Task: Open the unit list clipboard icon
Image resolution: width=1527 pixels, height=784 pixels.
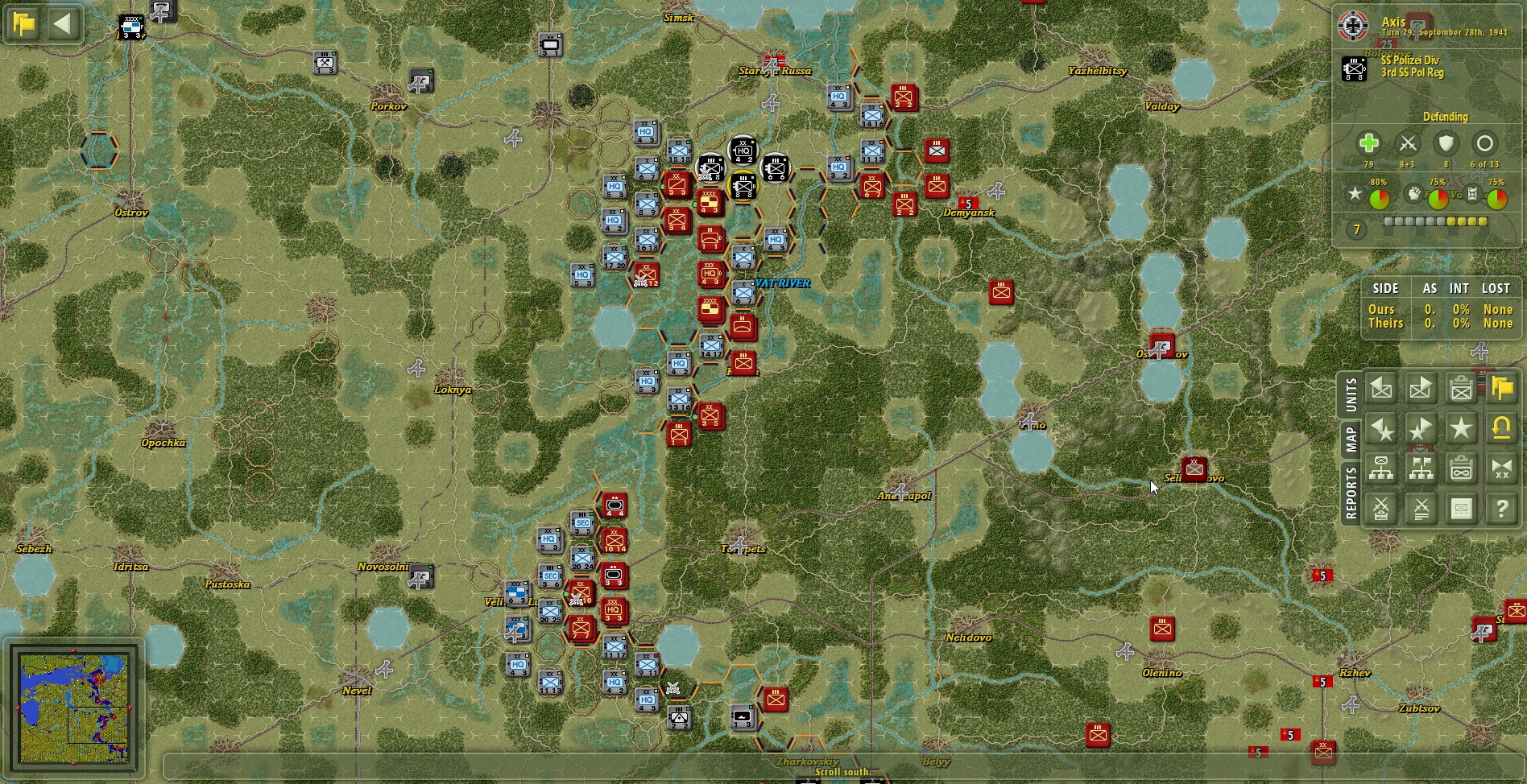Action: click(1461, 389)
